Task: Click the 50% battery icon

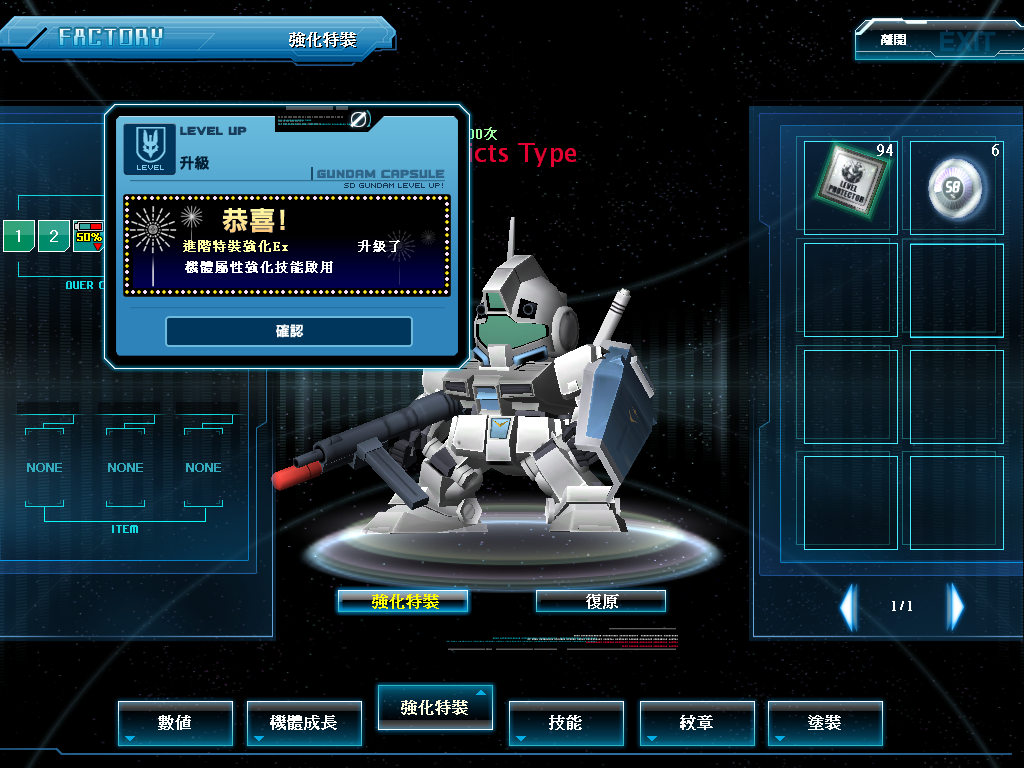Action: [x=89, y=236]
